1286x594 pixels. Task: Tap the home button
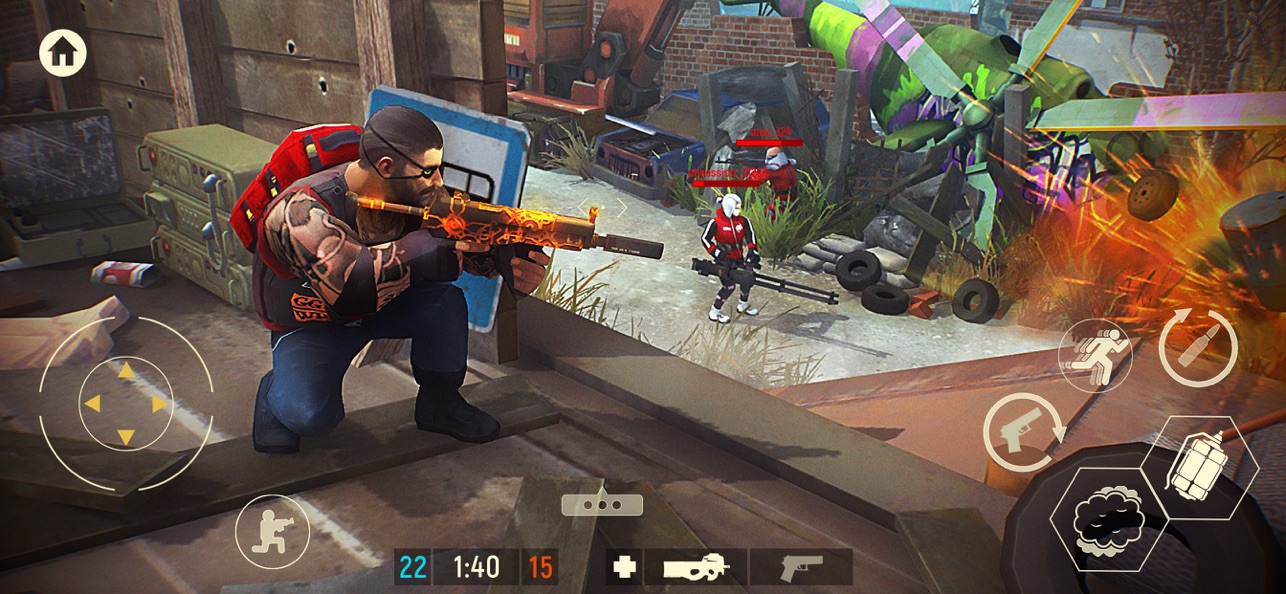(63, 54)
